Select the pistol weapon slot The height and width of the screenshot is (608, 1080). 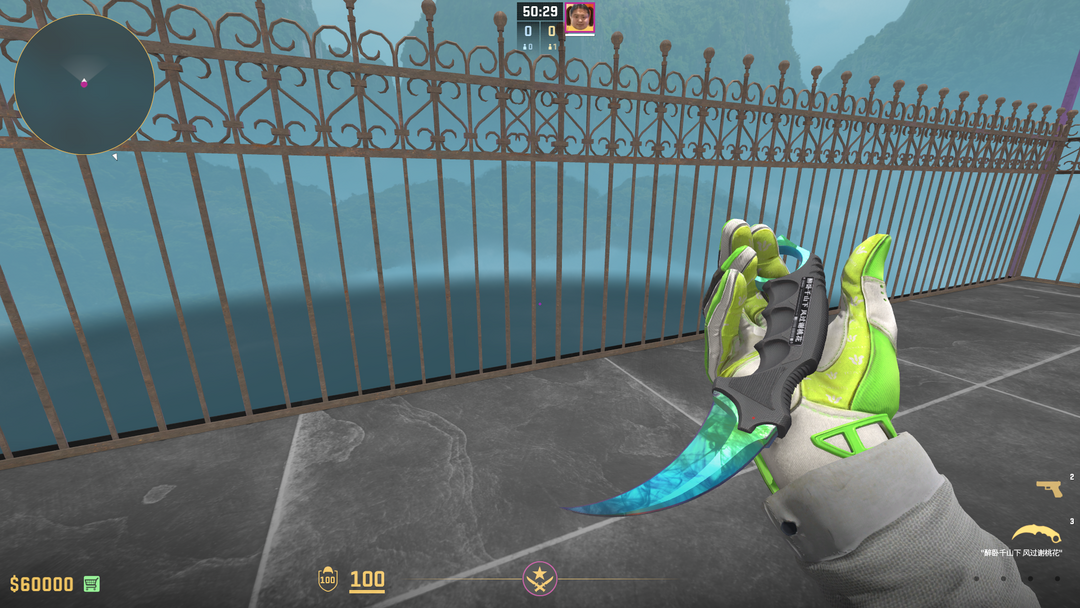[x=1049, y=488]
